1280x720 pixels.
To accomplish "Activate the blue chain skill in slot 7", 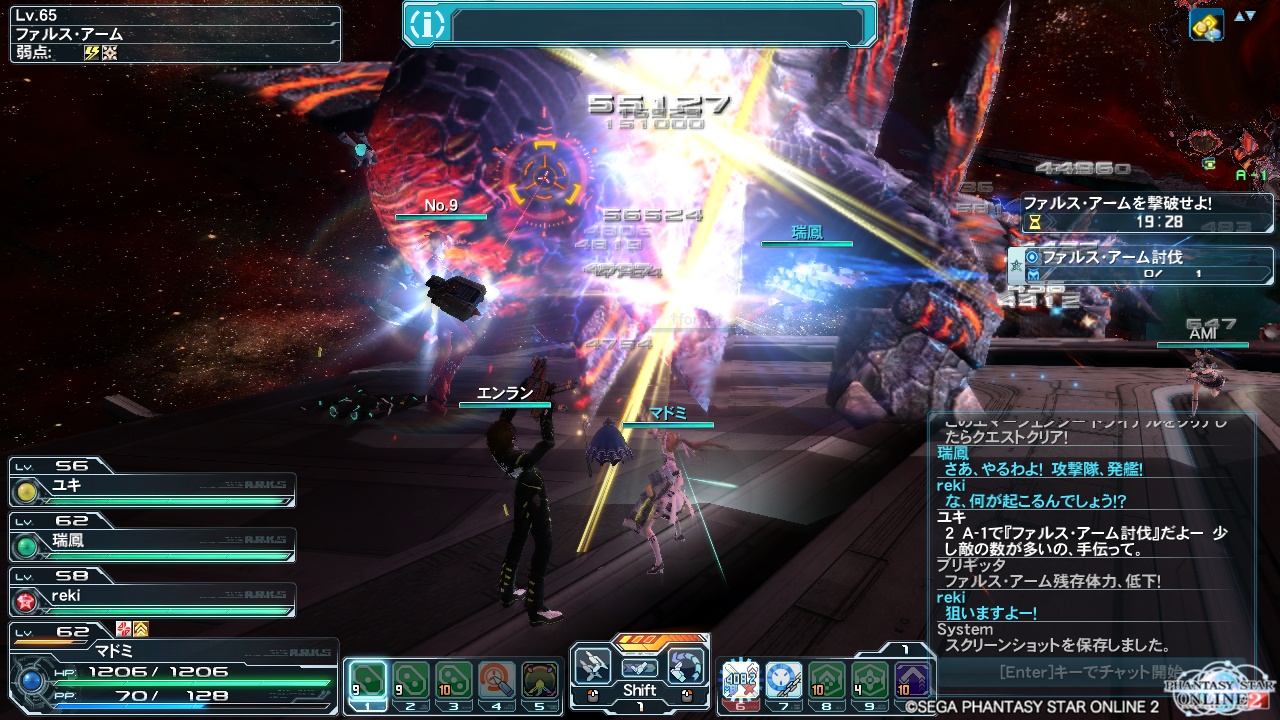I will coord(784,680).
